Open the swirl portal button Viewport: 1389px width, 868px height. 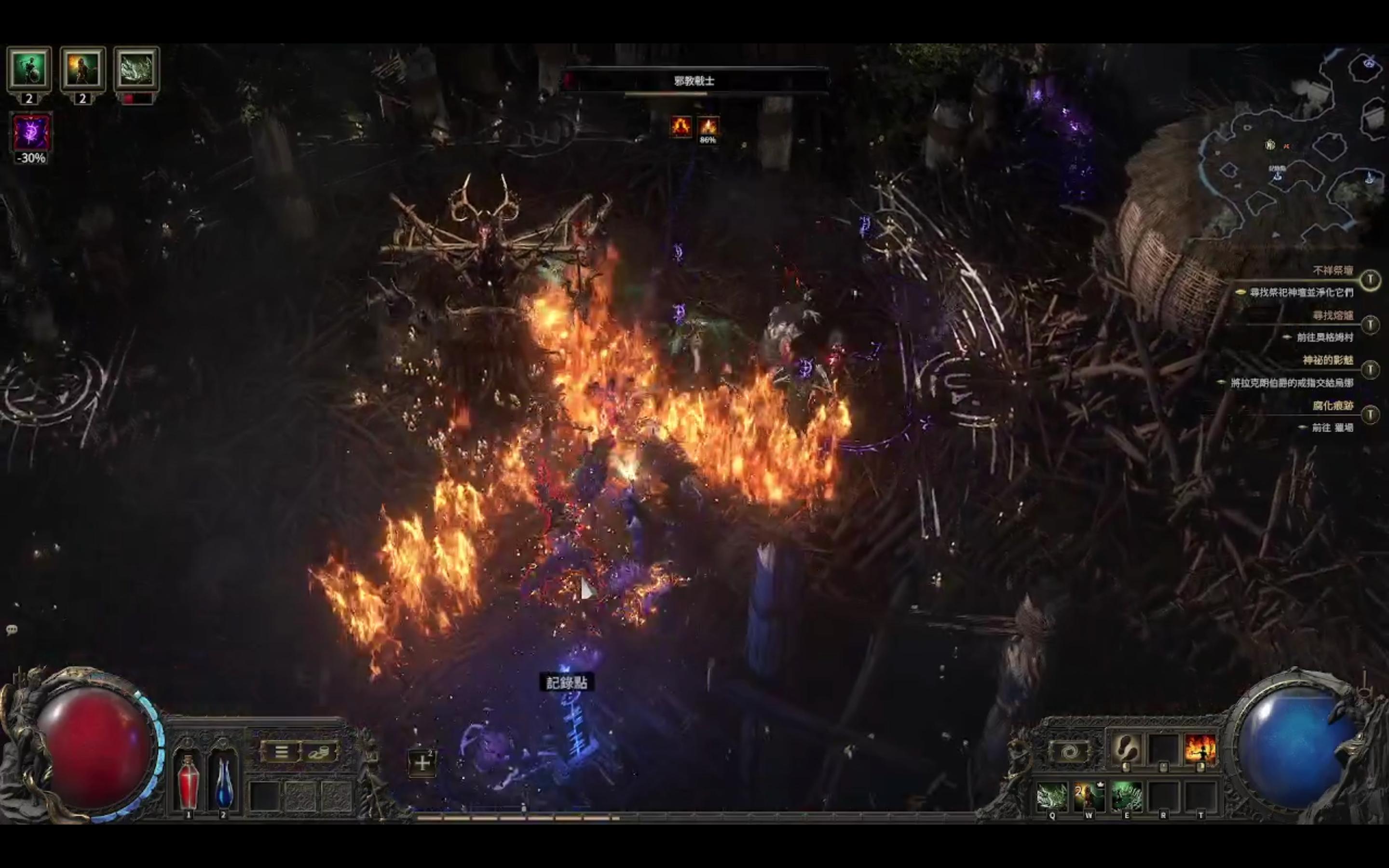(1068, 751)
